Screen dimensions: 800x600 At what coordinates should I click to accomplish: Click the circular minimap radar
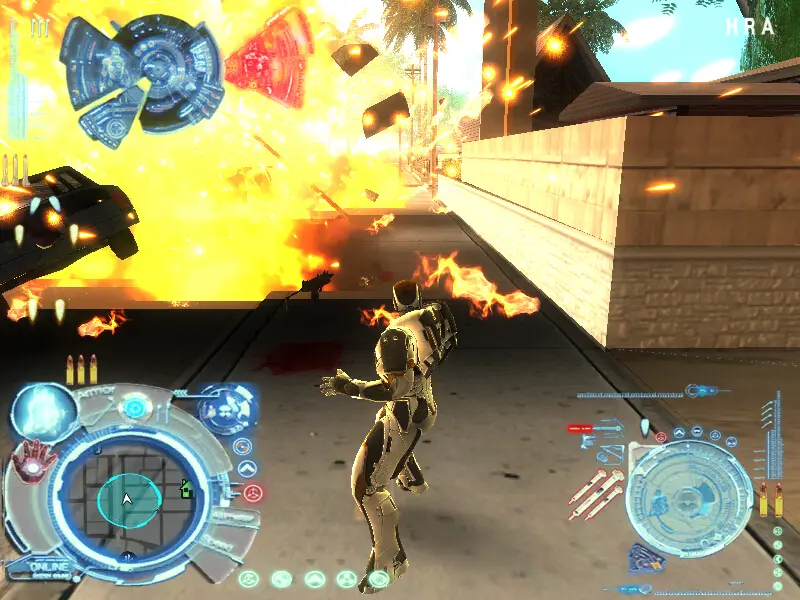125,497
